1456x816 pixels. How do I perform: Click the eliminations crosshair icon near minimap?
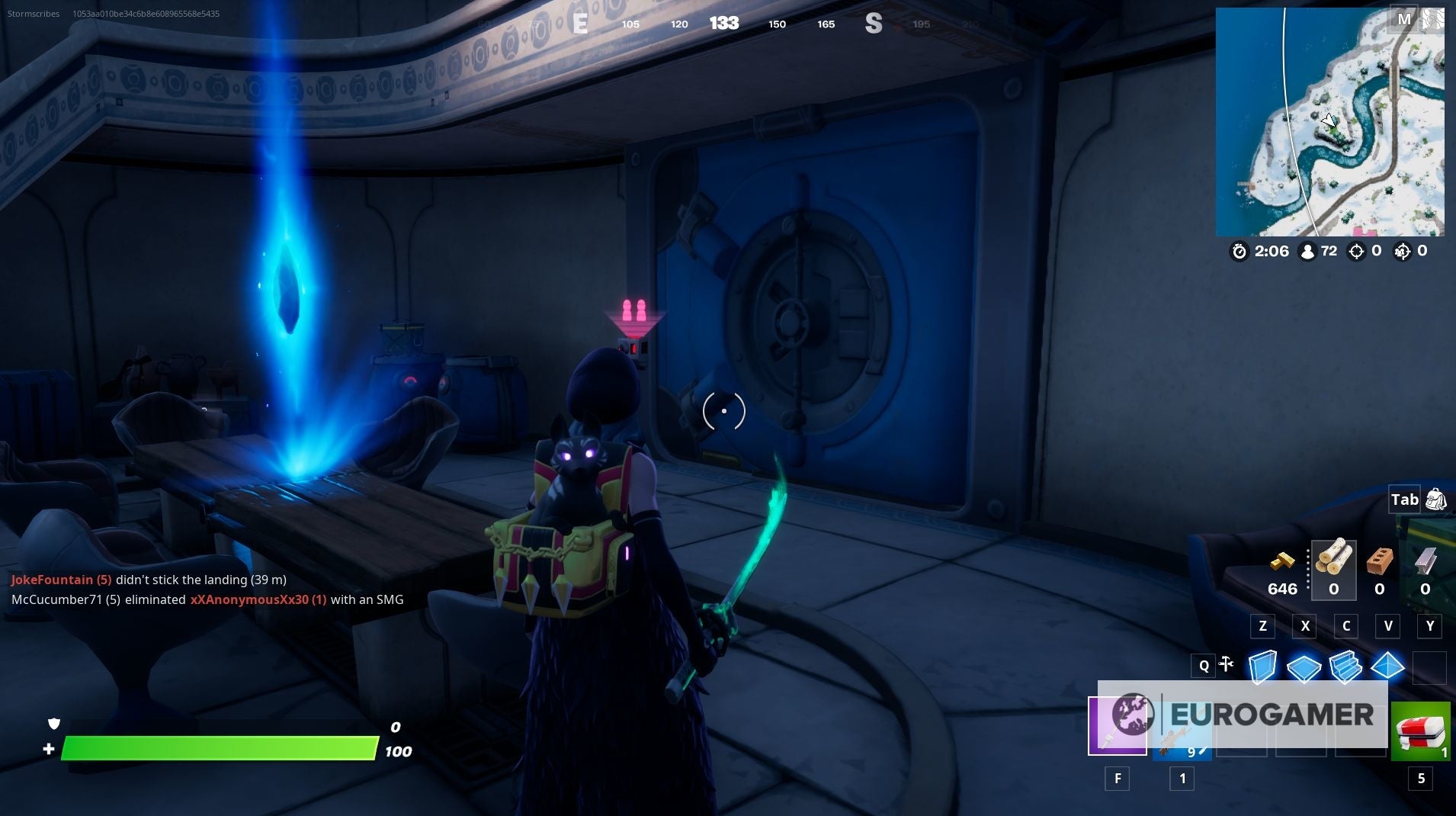(x=1357, y=252)
